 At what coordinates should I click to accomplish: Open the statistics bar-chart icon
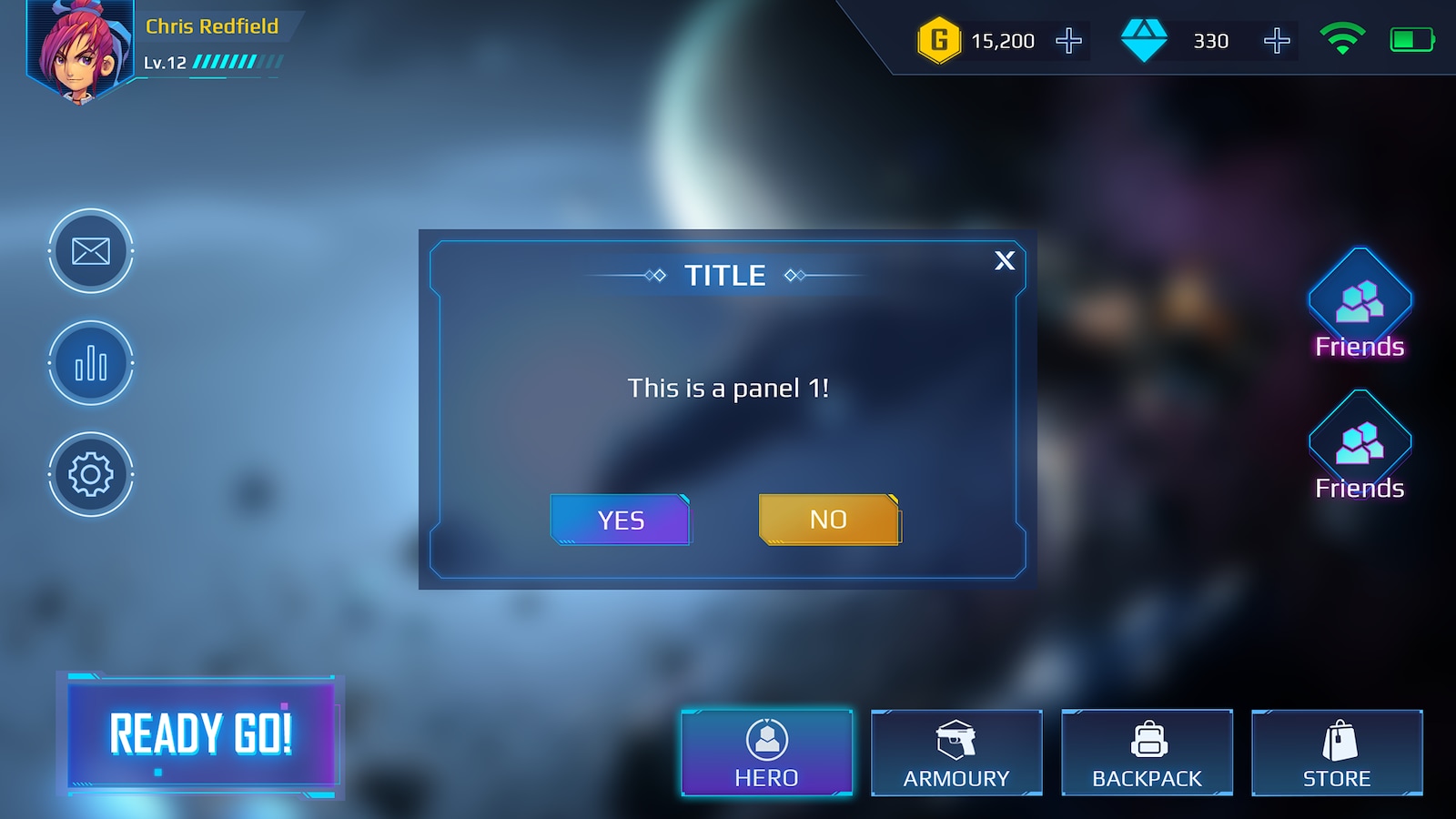click(90, 363)
